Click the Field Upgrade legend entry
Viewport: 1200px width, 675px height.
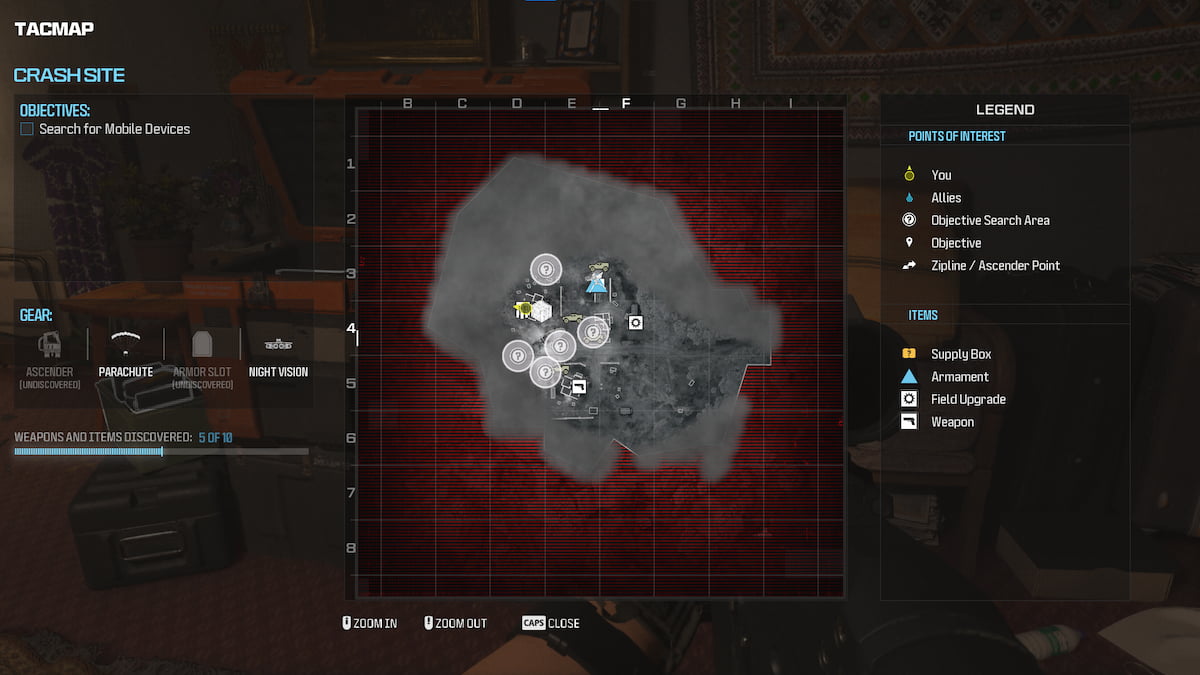967,399
